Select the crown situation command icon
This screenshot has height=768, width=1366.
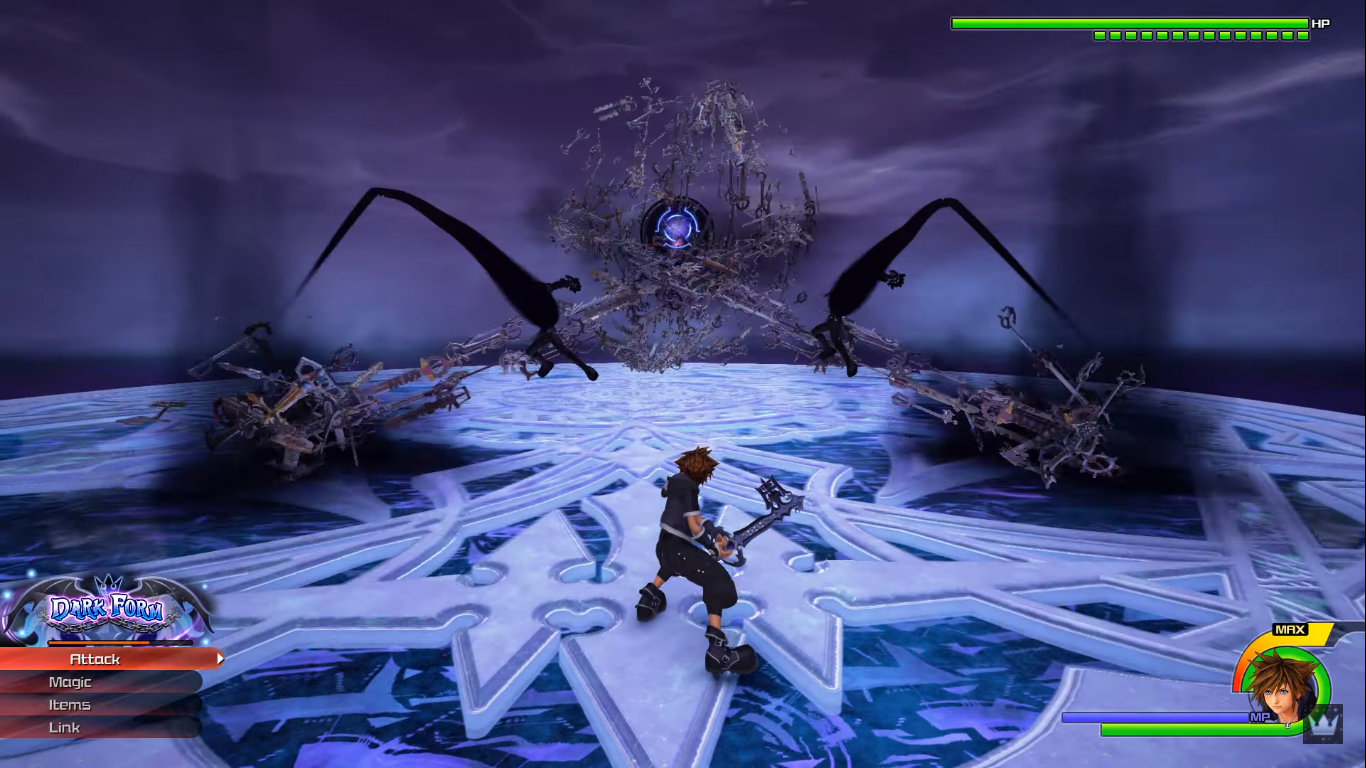1324,725
